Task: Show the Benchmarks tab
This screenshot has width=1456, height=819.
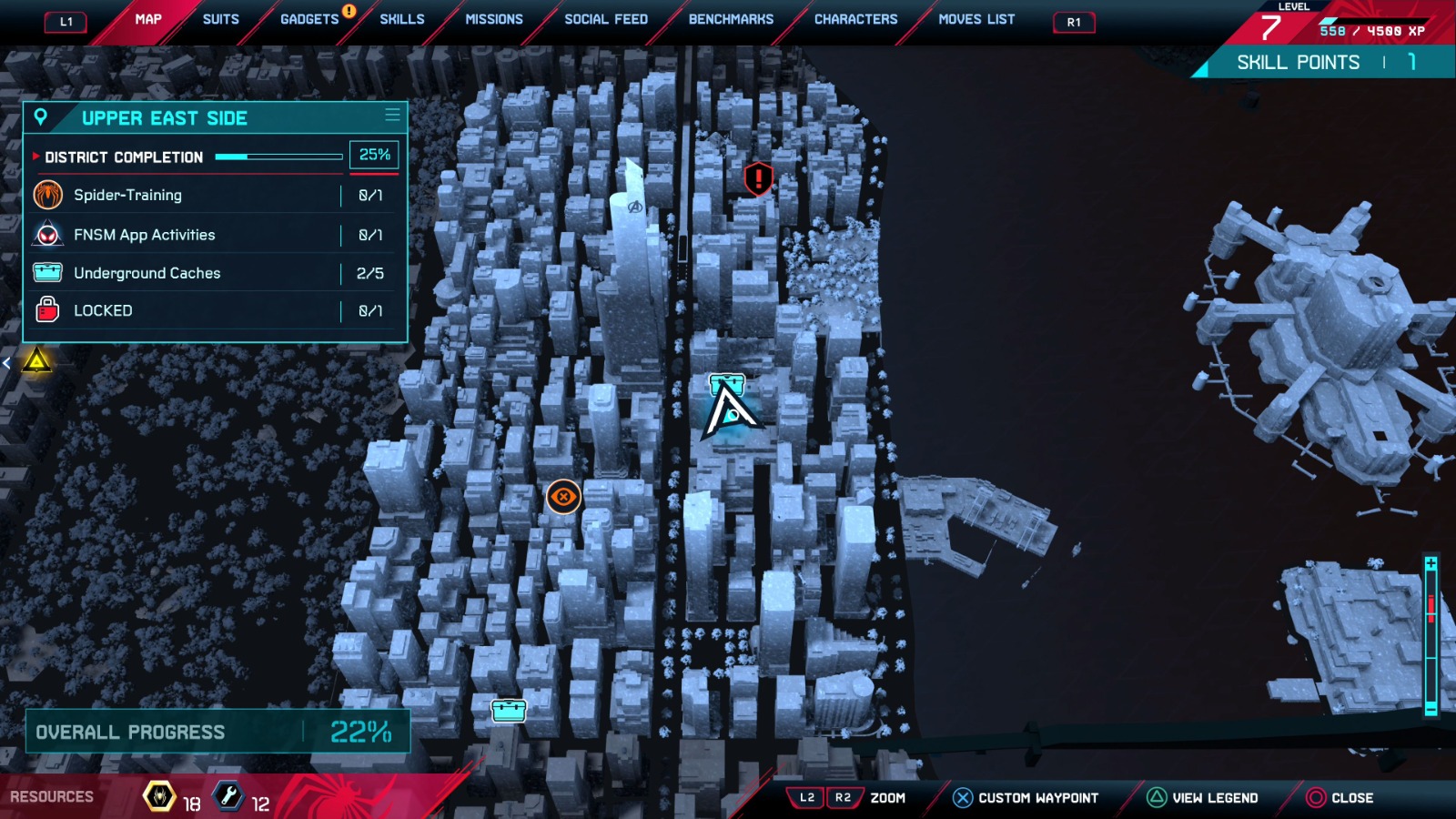Action: 731,19
